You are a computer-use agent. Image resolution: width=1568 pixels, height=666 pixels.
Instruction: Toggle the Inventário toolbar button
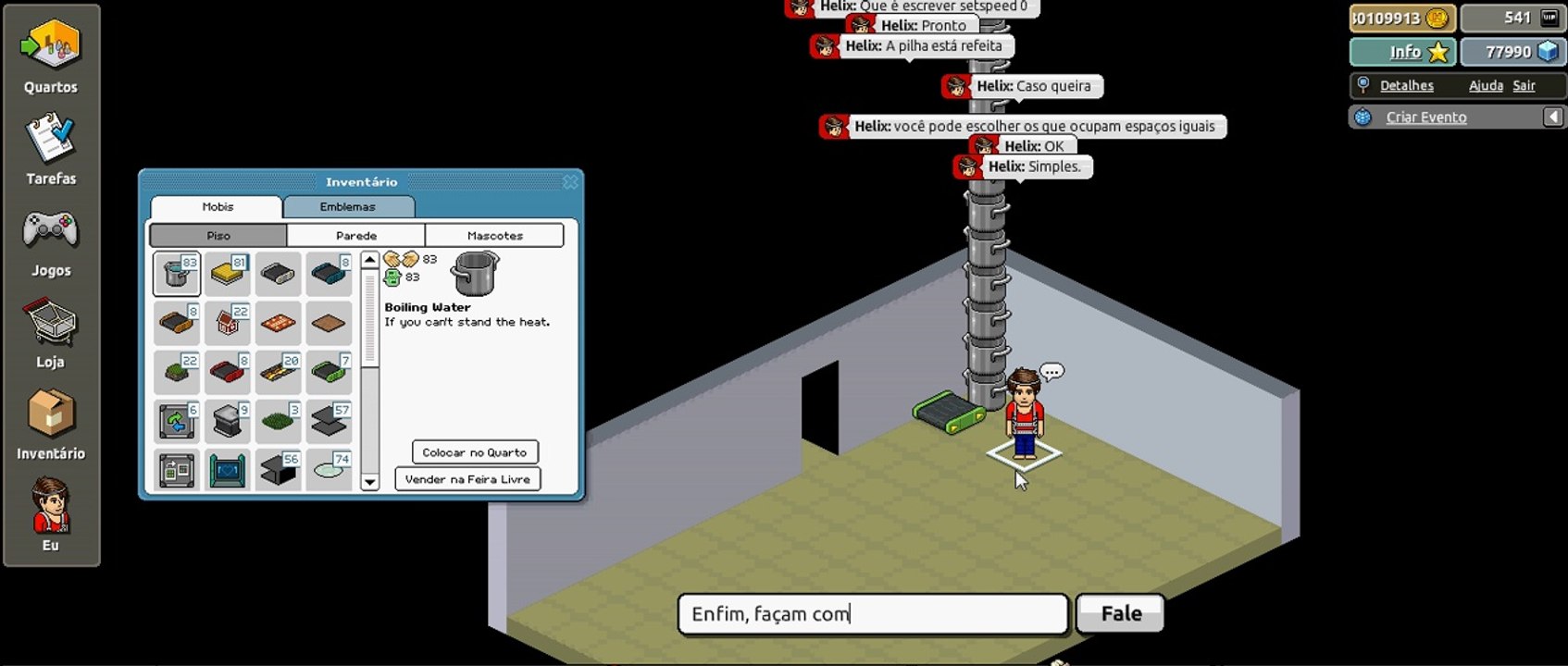coord(51,423)
